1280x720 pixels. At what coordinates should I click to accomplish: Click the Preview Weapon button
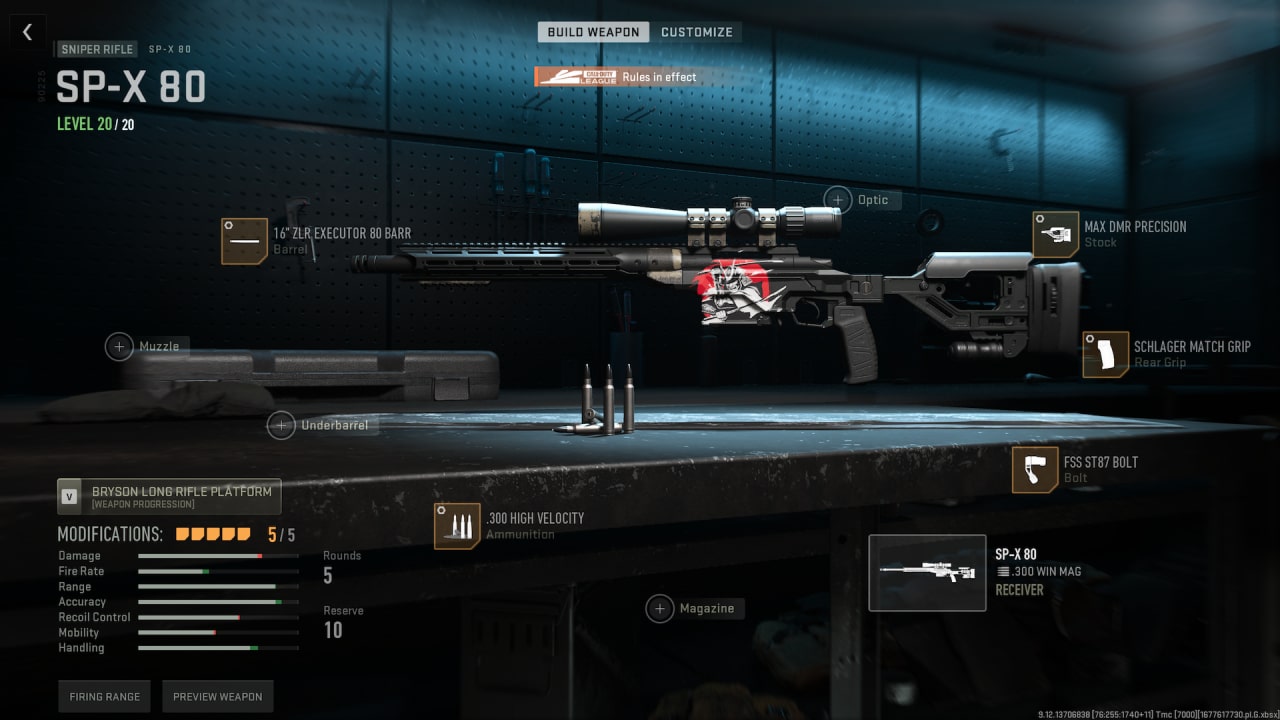[x=217, y=696]
